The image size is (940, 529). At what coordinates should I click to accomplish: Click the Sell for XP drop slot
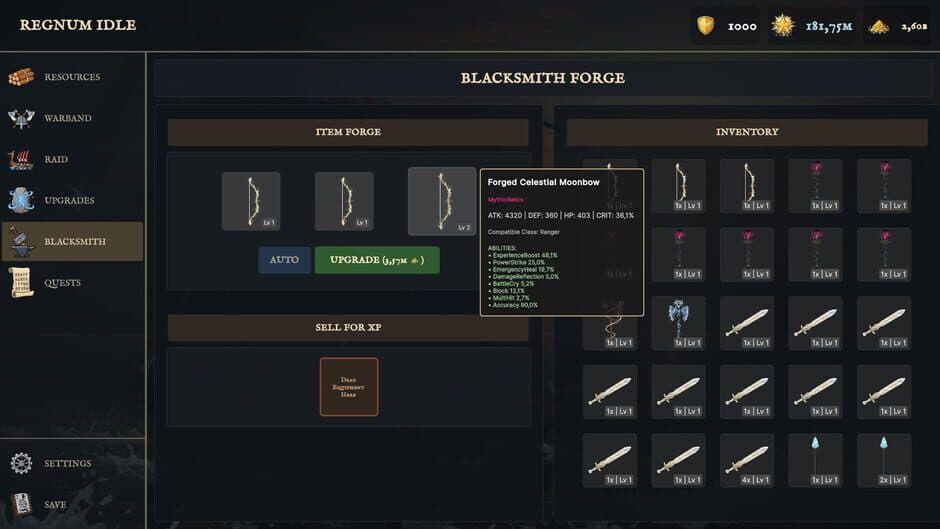(x=349, y=387)
